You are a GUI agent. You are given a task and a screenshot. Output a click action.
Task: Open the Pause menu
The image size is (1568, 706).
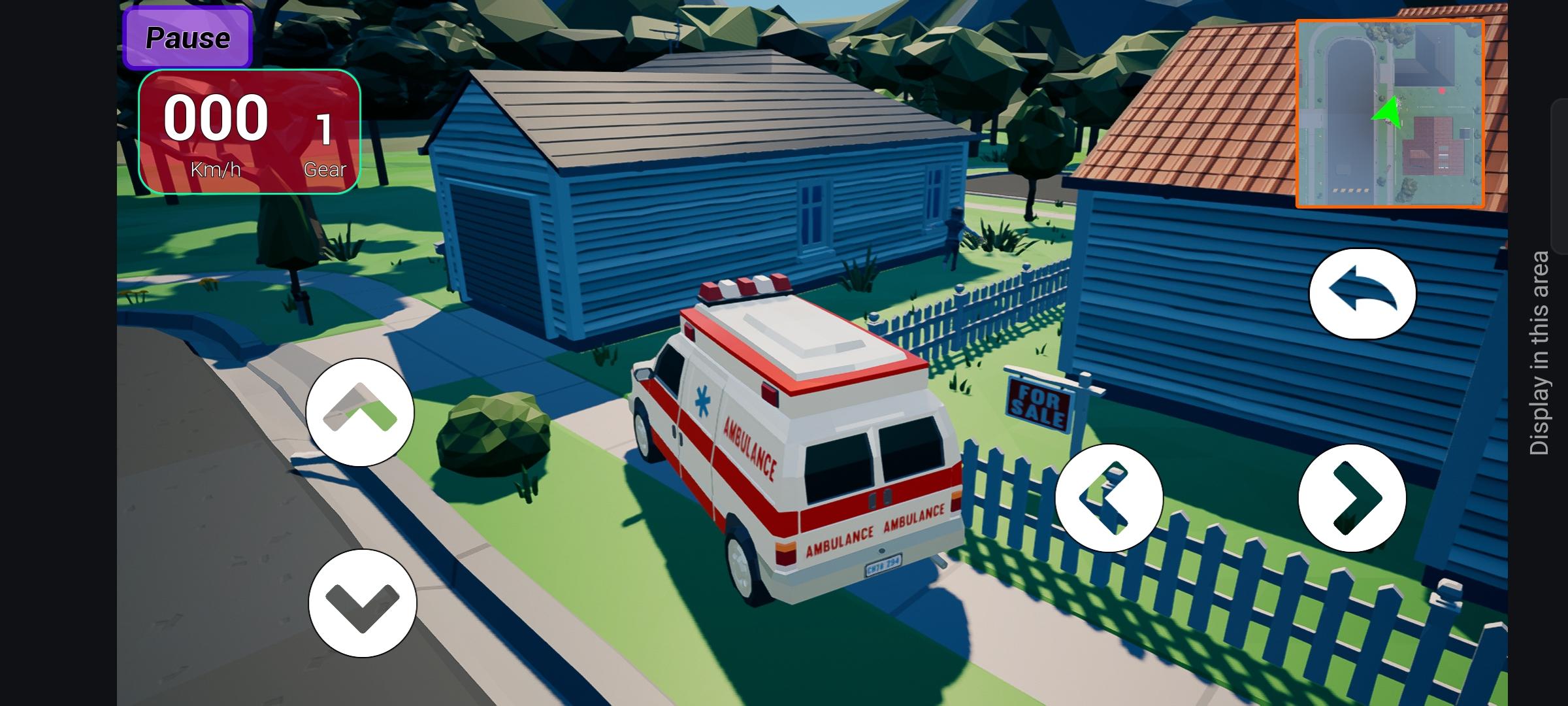[186, 37]
